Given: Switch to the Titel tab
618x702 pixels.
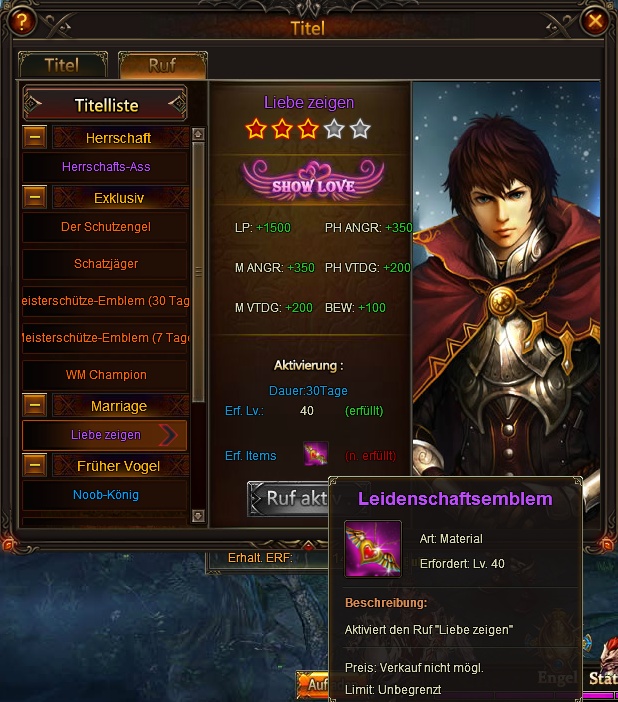Looking at the screenshot, I should (x=62, y=66).
